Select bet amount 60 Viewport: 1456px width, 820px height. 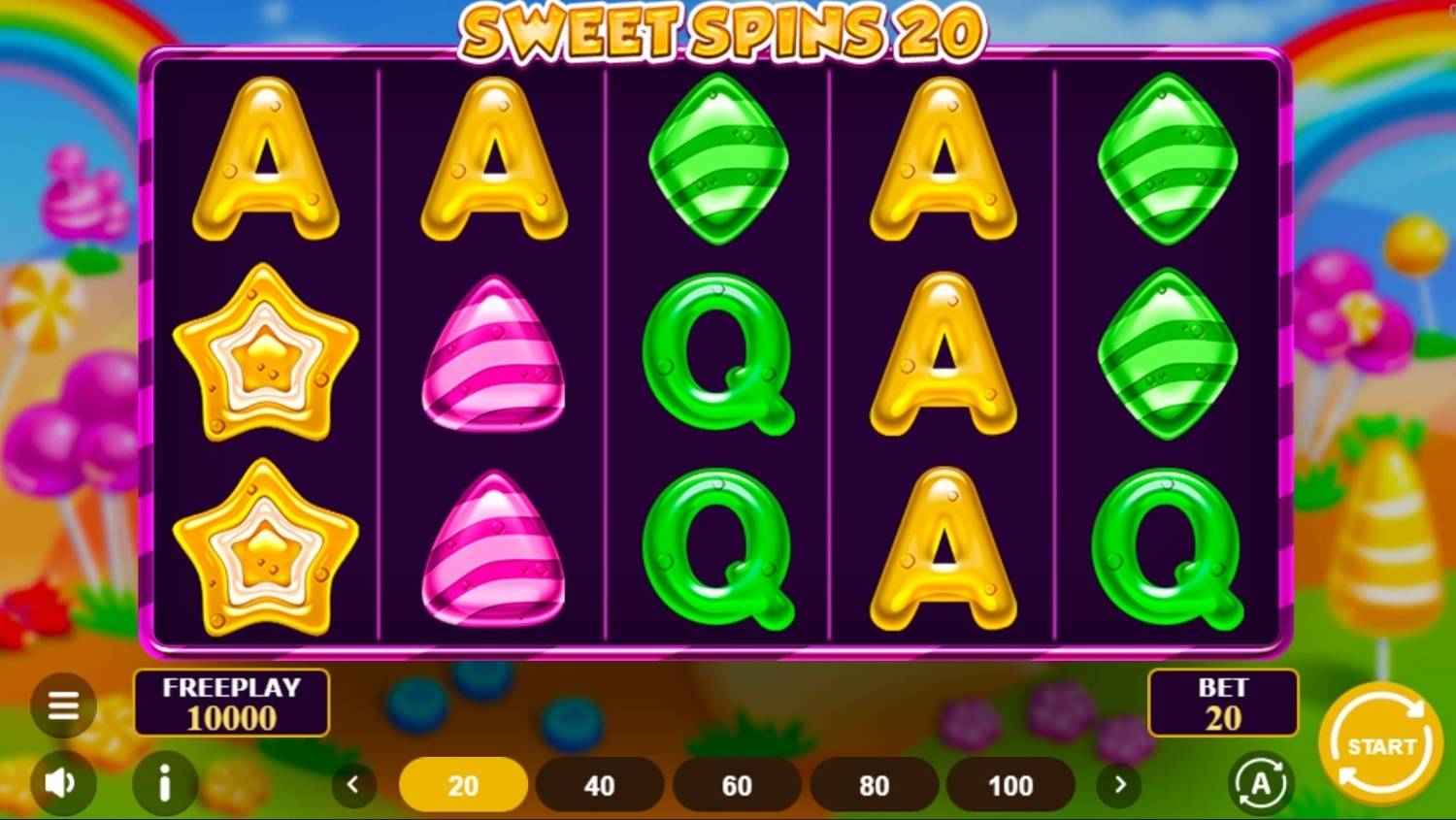tap(738, 785)
